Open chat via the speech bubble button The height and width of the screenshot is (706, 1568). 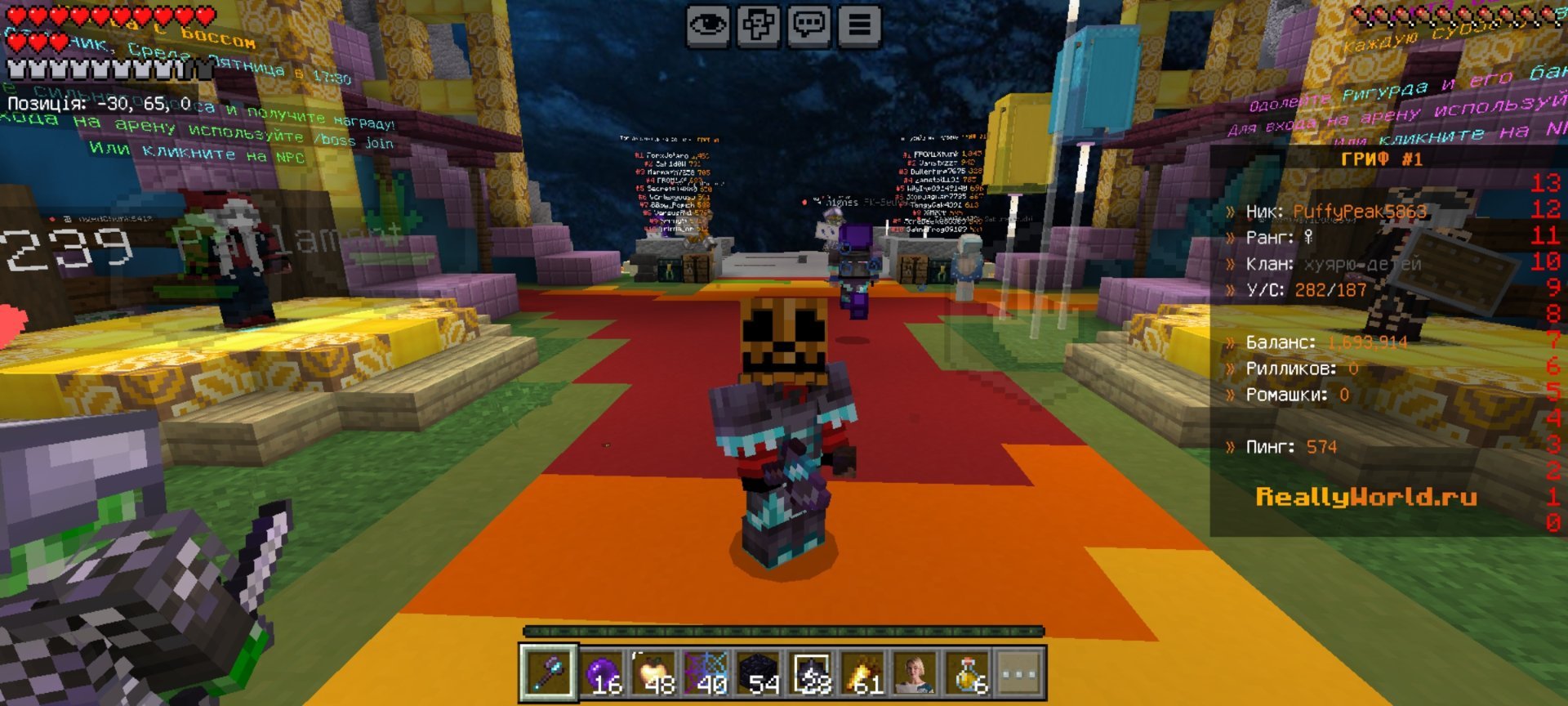click(808, 25)
